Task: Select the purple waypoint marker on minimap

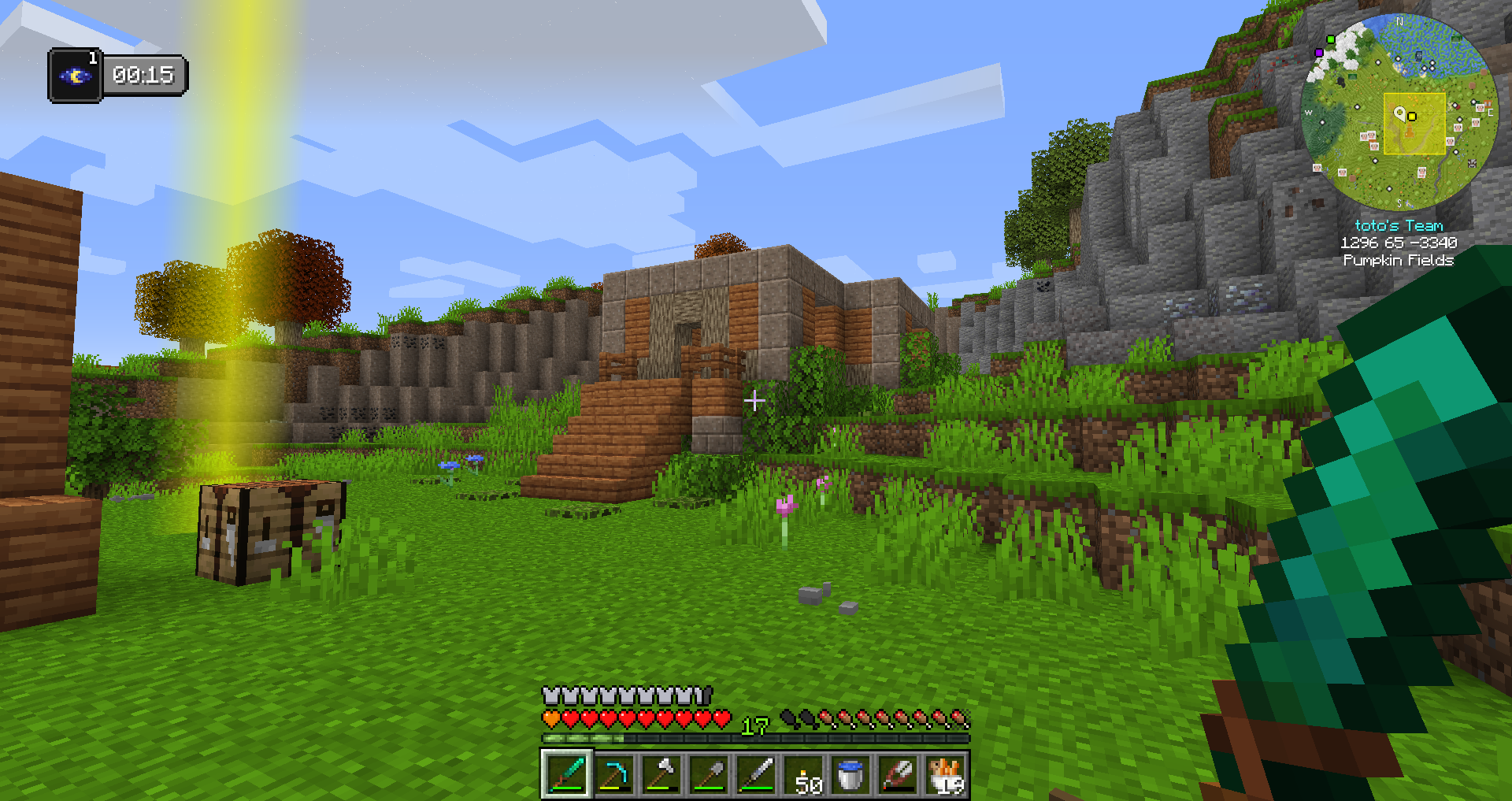Action: [x=1319, y=53]
